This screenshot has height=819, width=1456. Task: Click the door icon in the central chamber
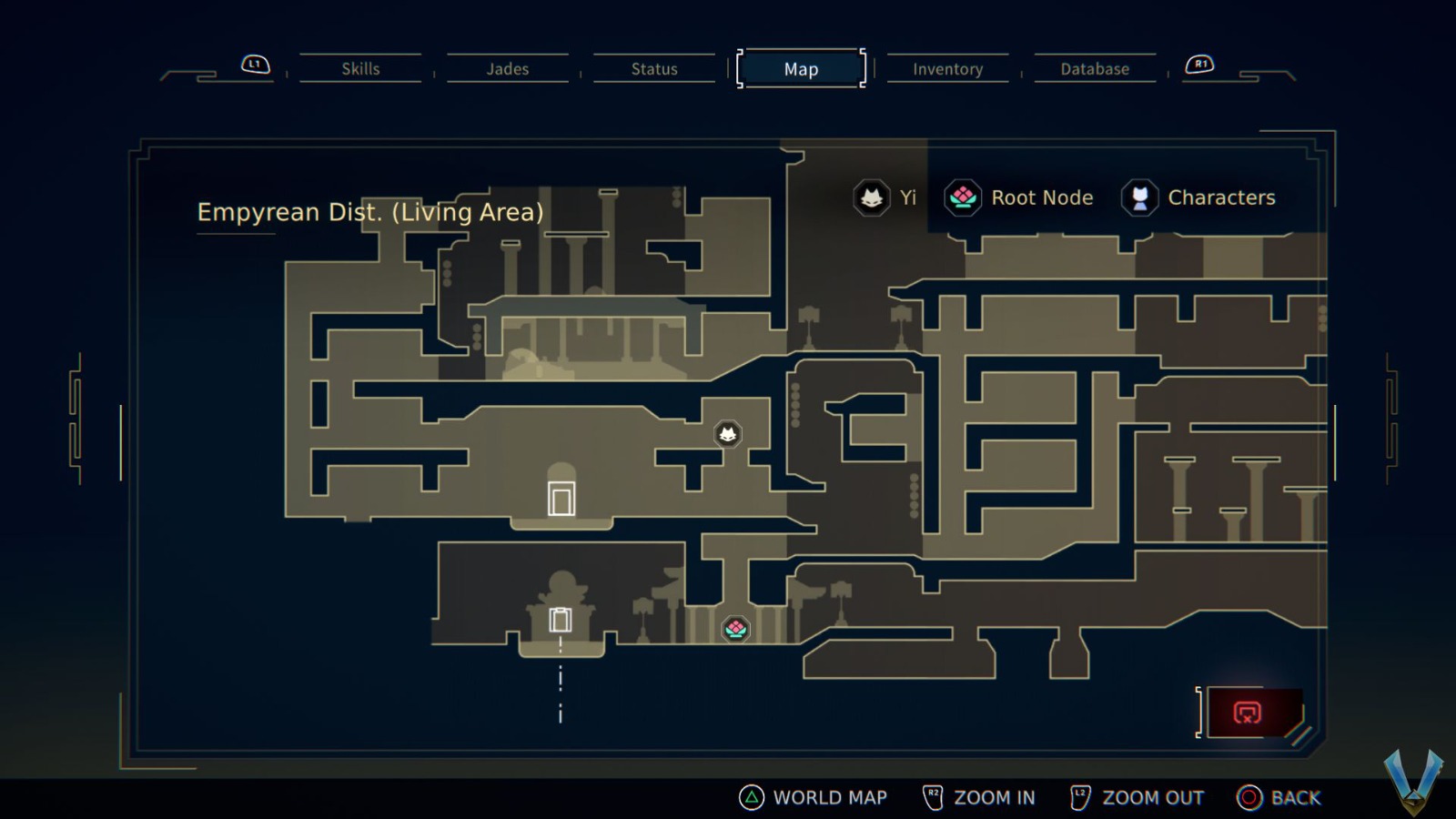[561, 496]
